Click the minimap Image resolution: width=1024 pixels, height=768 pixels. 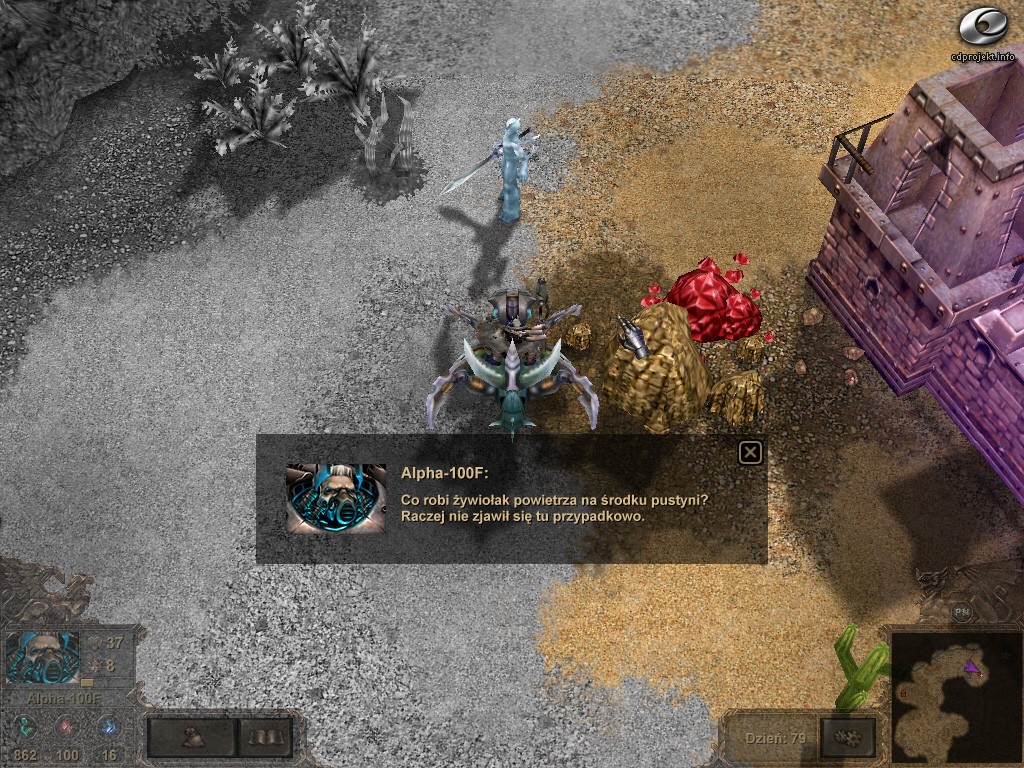point(950,695)
